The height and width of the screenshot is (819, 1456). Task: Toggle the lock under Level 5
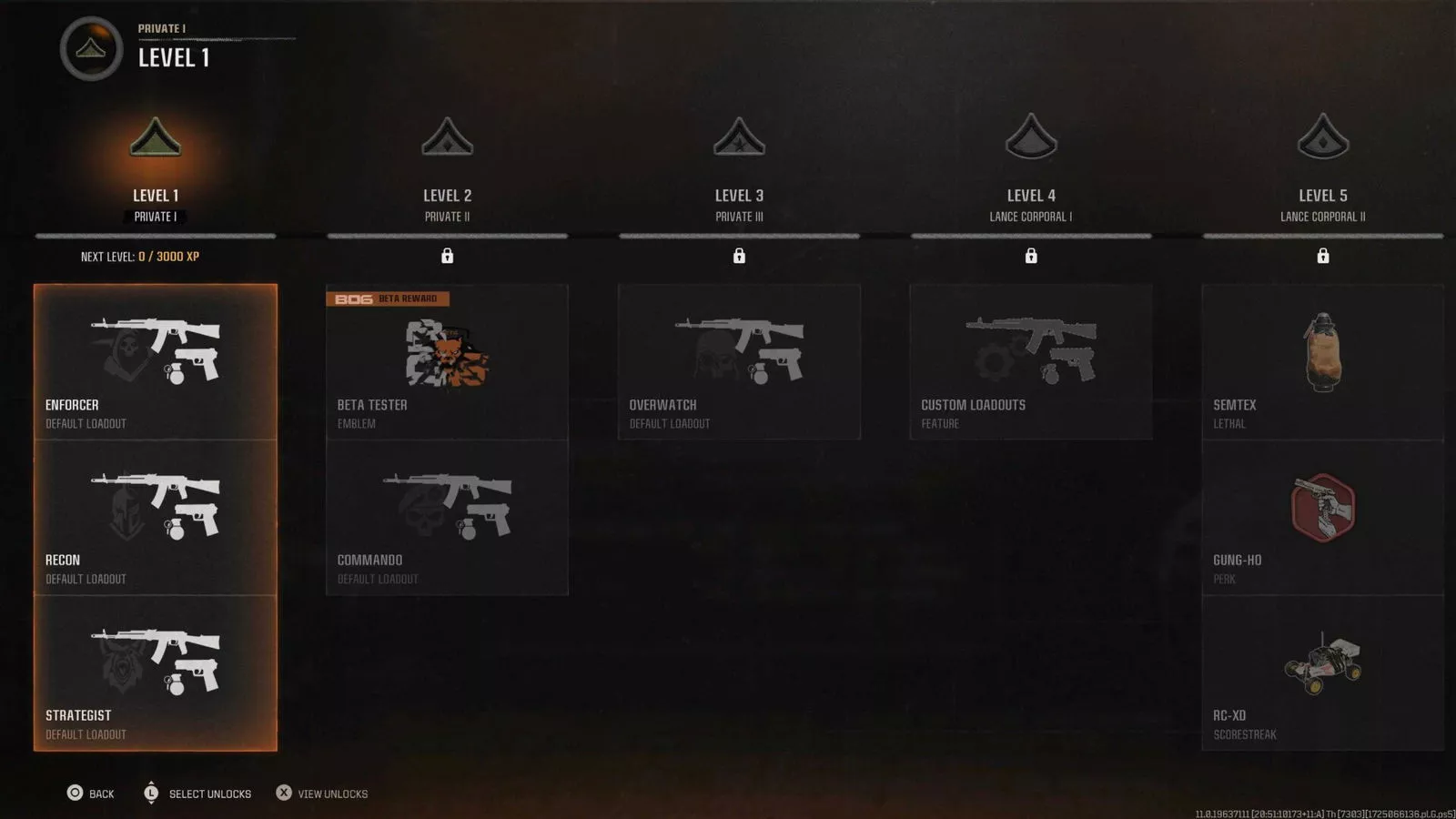(x=1322, y=256)
